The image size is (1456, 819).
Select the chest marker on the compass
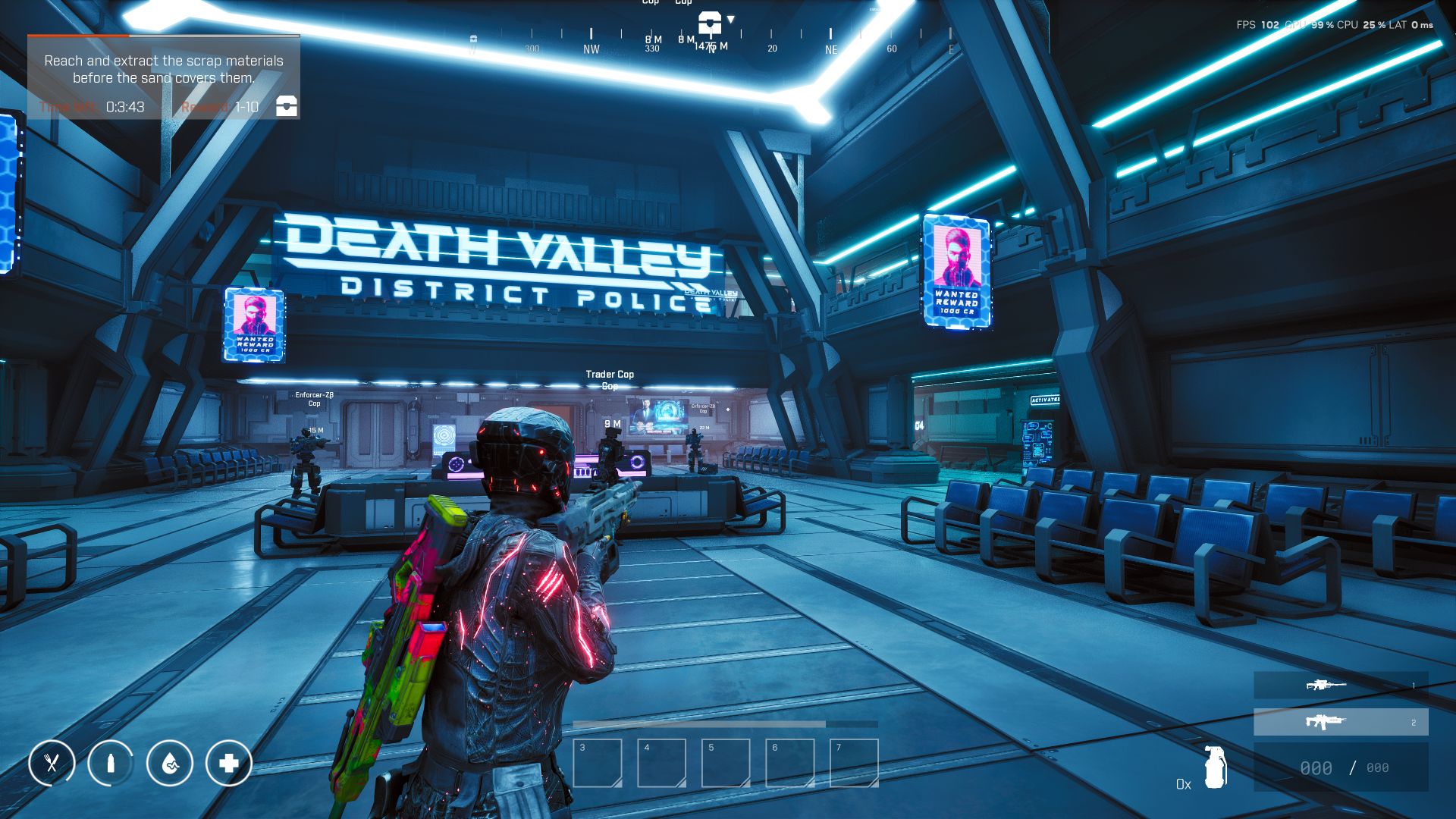(710, 22)
